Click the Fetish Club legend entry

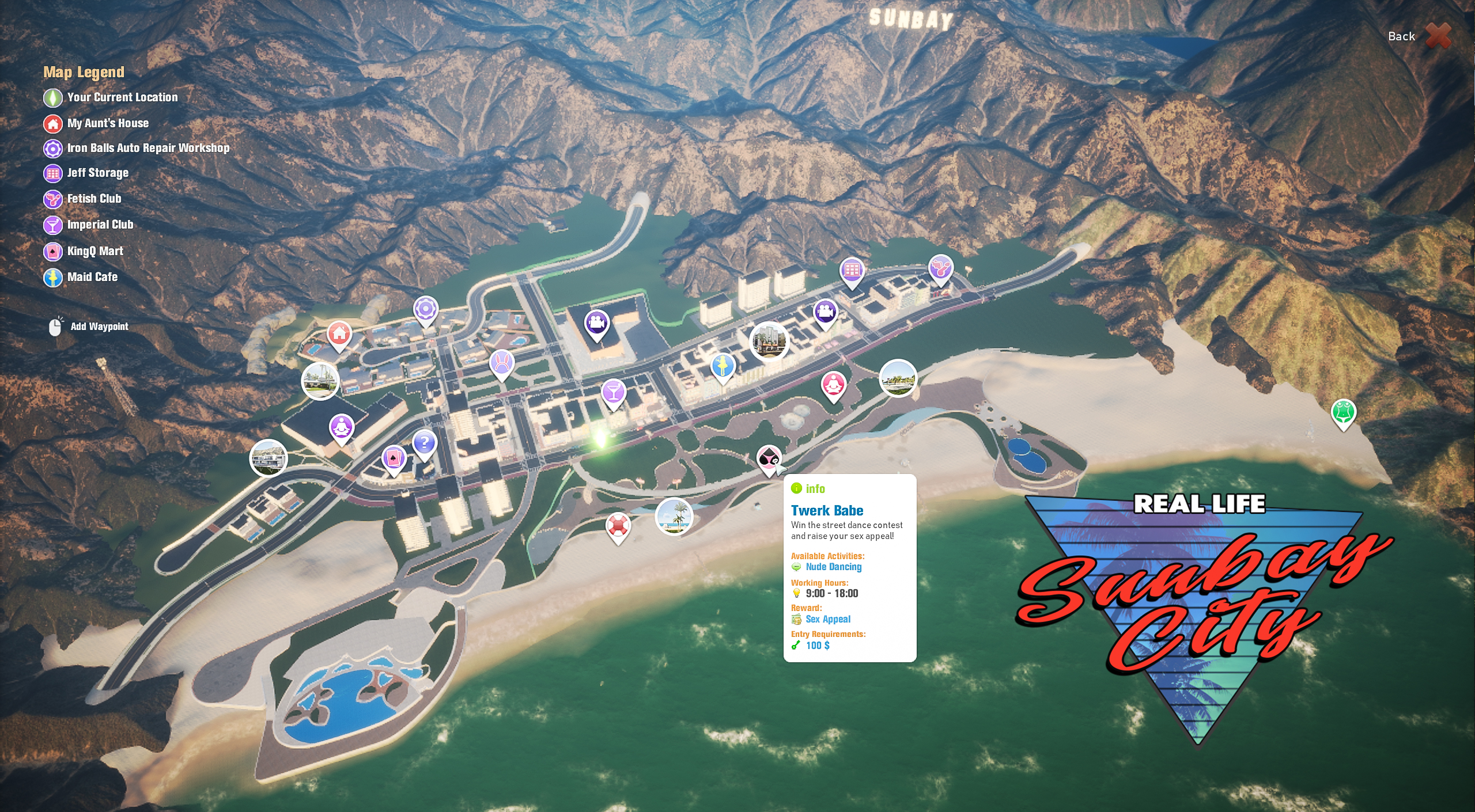click(x=94, y=199)
